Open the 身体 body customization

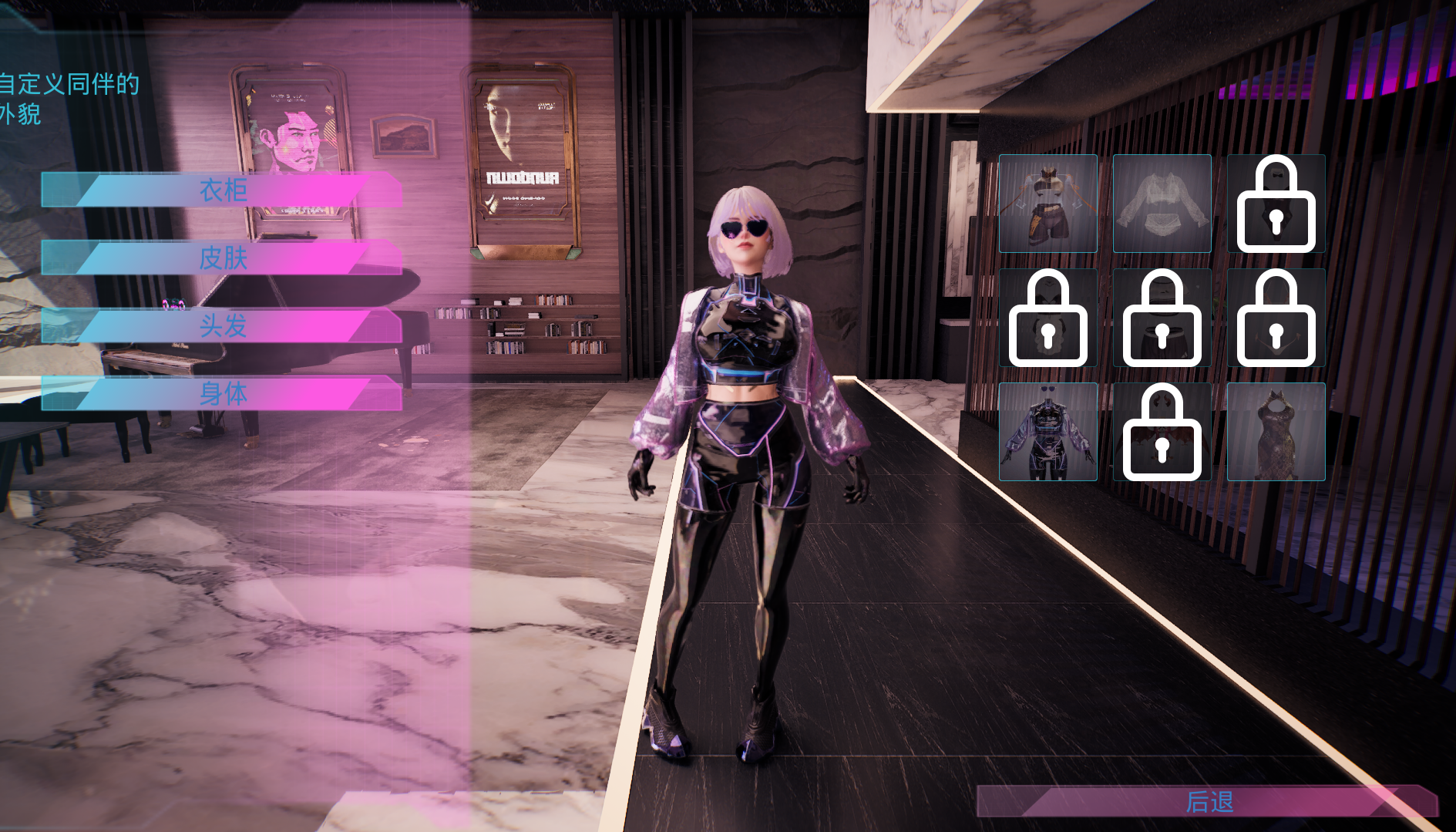coord(223,393)
